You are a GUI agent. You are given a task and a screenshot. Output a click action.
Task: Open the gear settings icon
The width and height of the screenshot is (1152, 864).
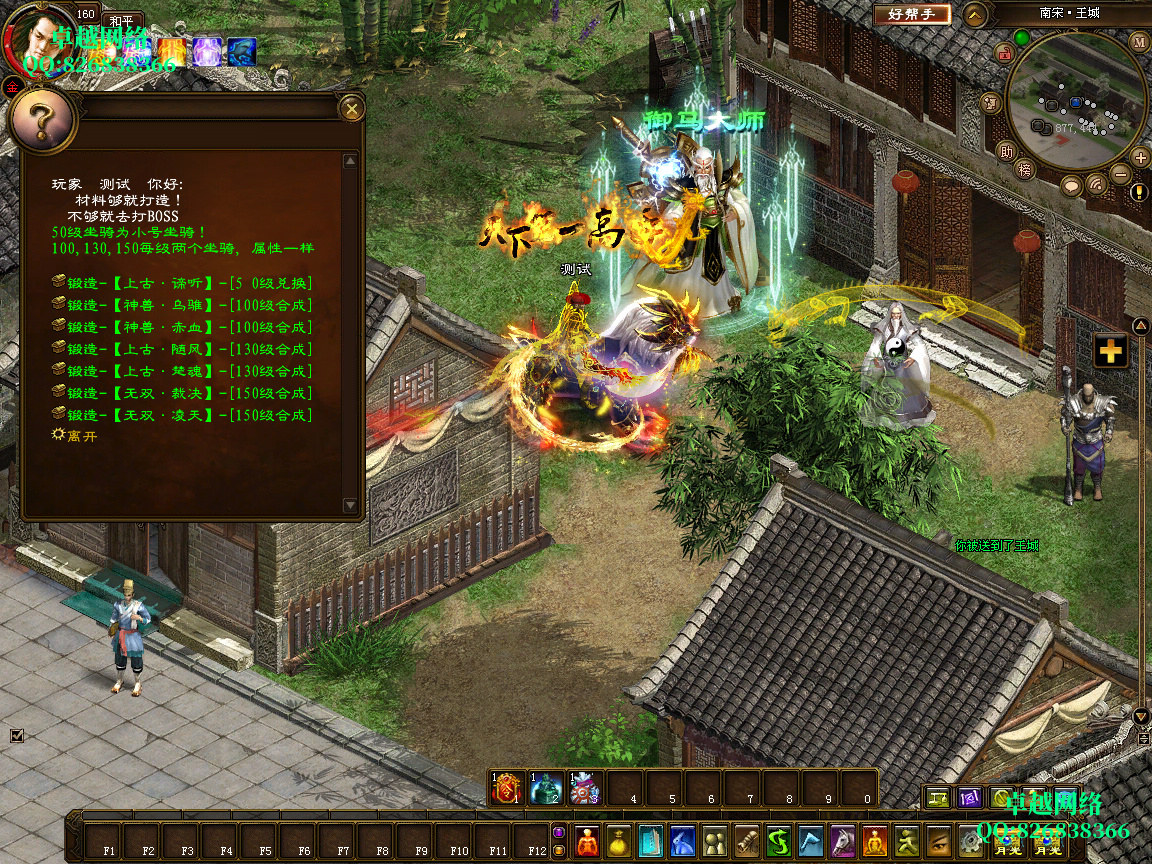(x=970, y=840)
